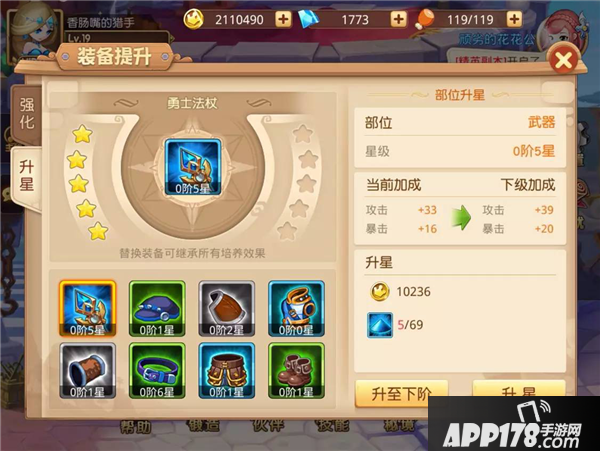Image resolution: width=600 pixels, height=451 pixels.
Task: Select the staff weapon equipment slot
Action: pos(88,307)
